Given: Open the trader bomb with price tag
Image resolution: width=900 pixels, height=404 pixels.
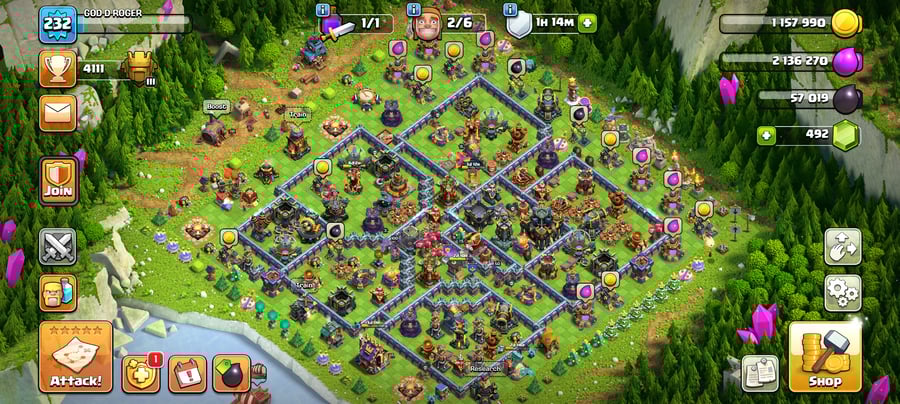Looking at the screenshot, I should click(x=232, y=373).
